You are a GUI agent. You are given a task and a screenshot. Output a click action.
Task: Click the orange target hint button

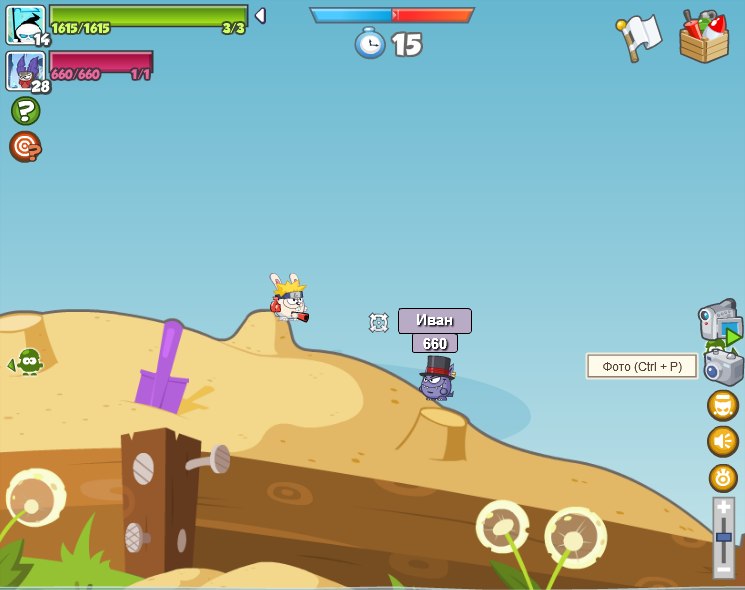pyautogui.click(x=25, y=146)
